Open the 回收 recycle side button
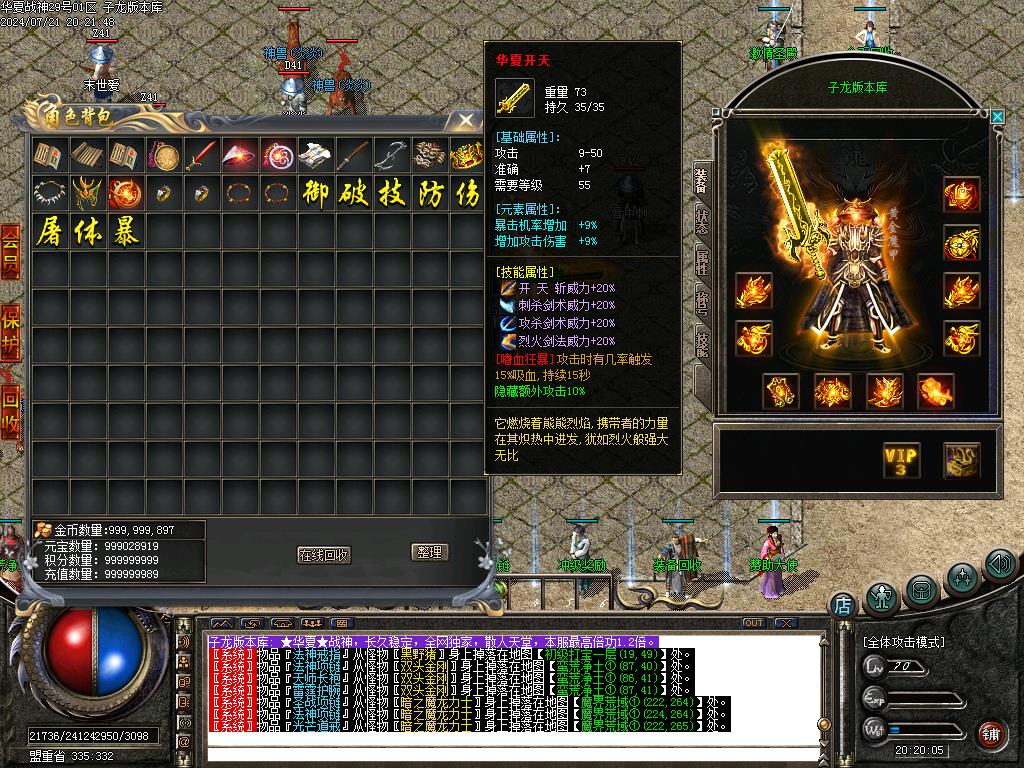 (10, 411)
